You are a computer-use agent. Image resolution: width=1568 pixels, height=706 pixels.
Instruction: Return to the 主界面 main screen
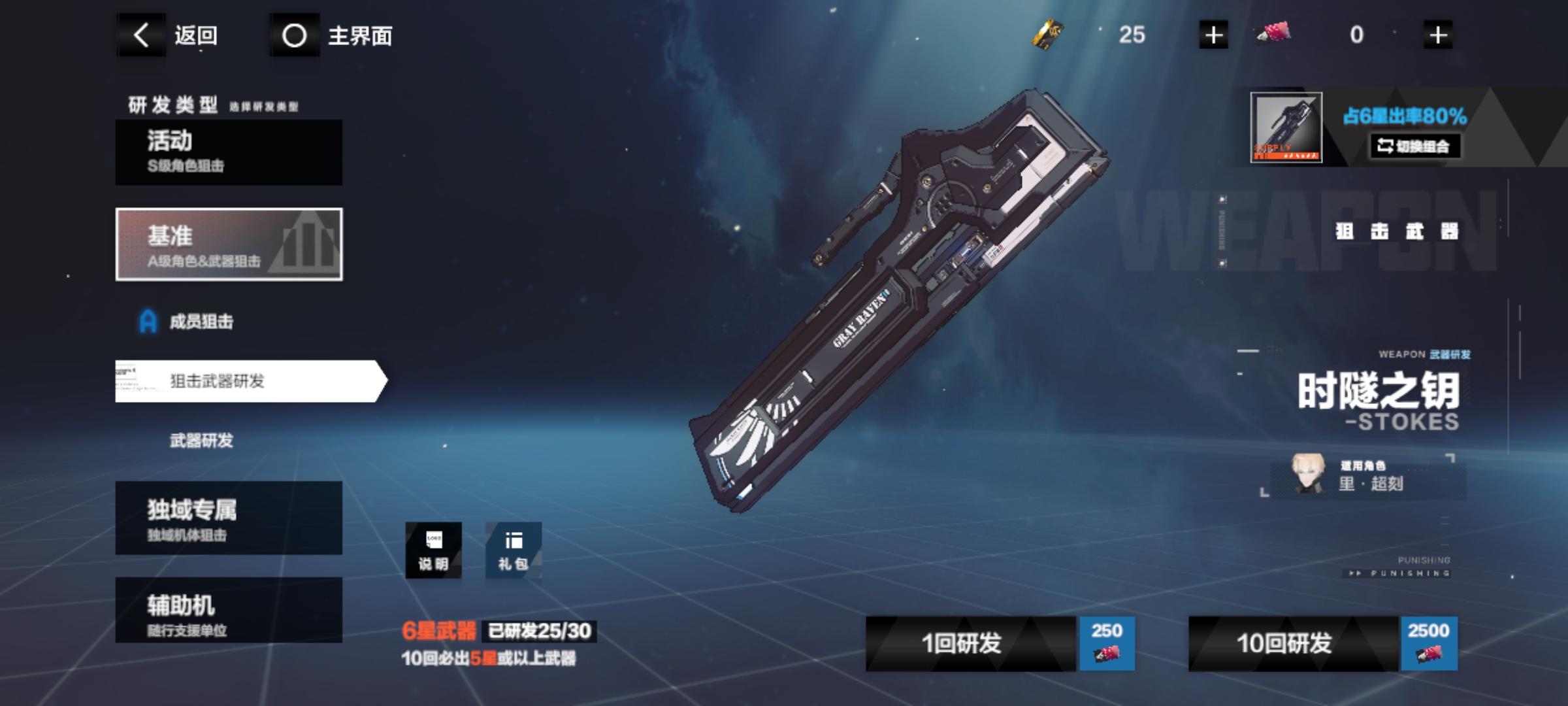click(x=335, y=35)
